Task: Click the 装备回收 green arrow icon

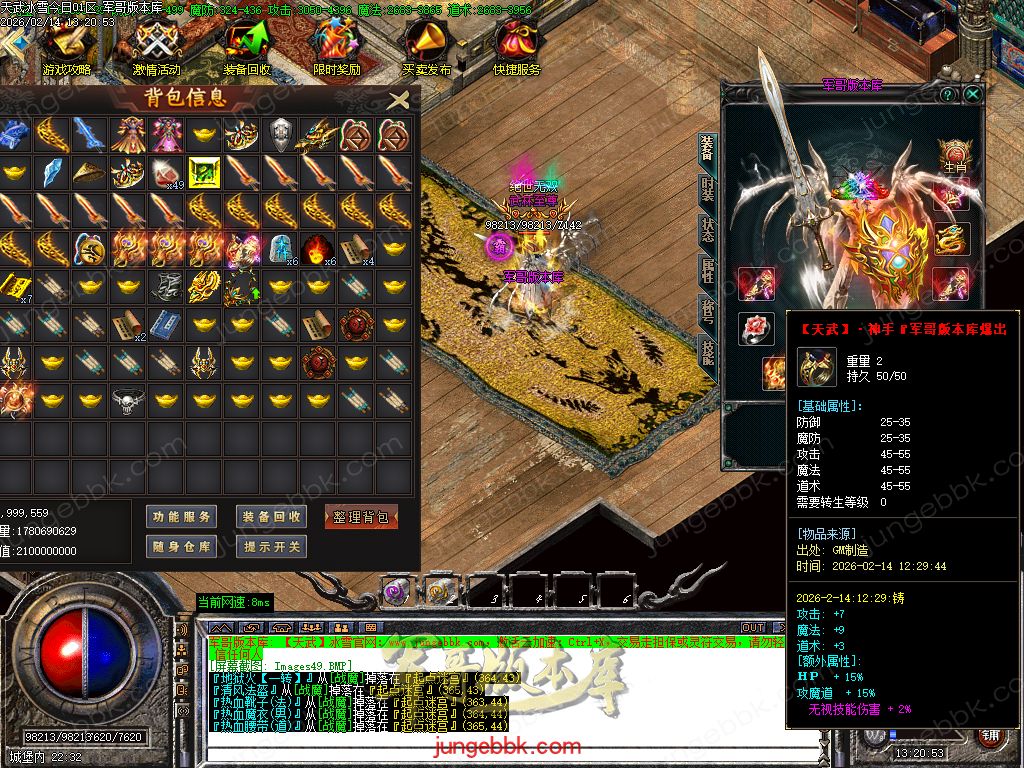Action: (246, 45)
